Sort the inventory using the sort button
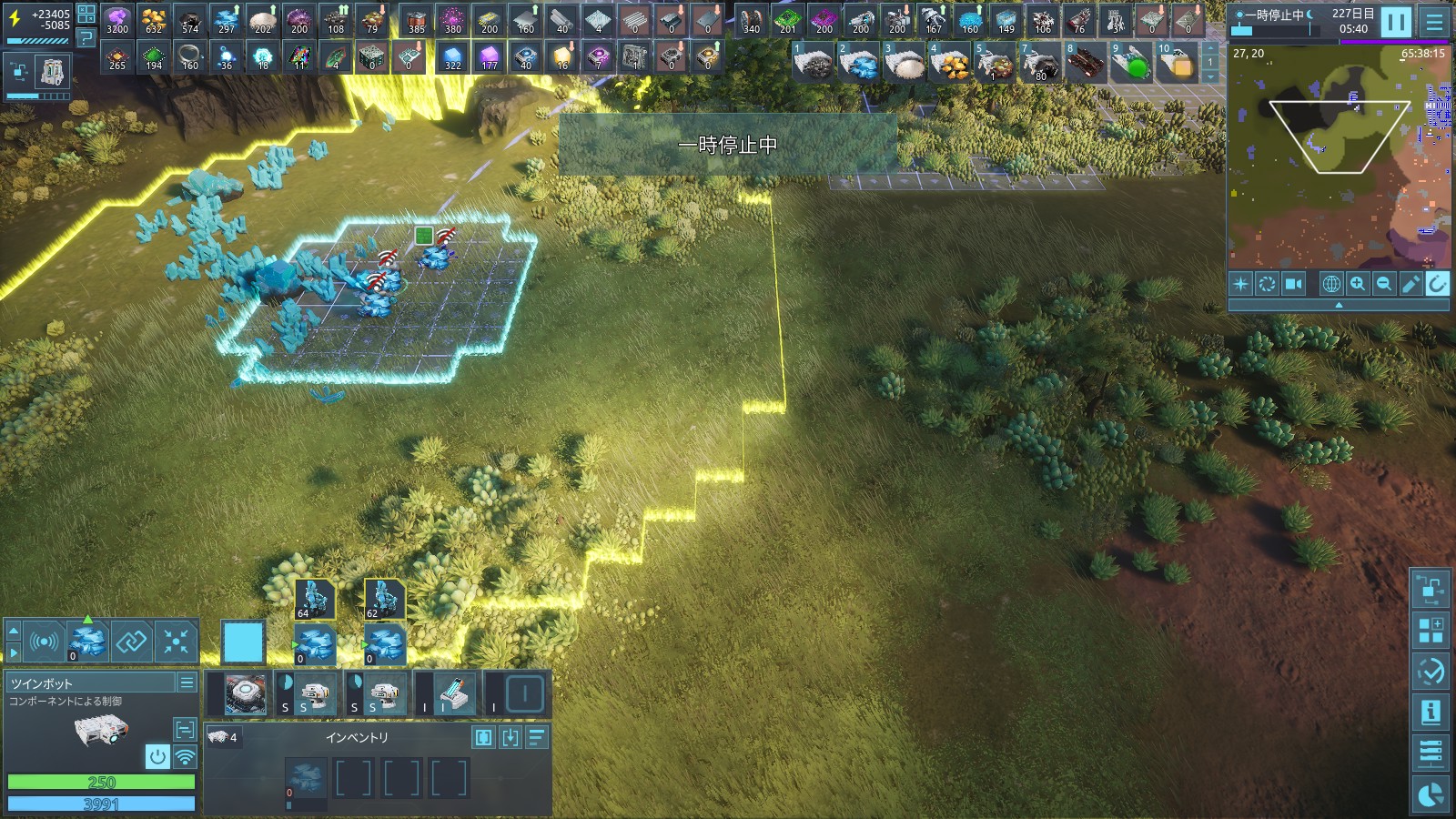This screenshot has width=1456, height=819. click(x=538, y=737)
